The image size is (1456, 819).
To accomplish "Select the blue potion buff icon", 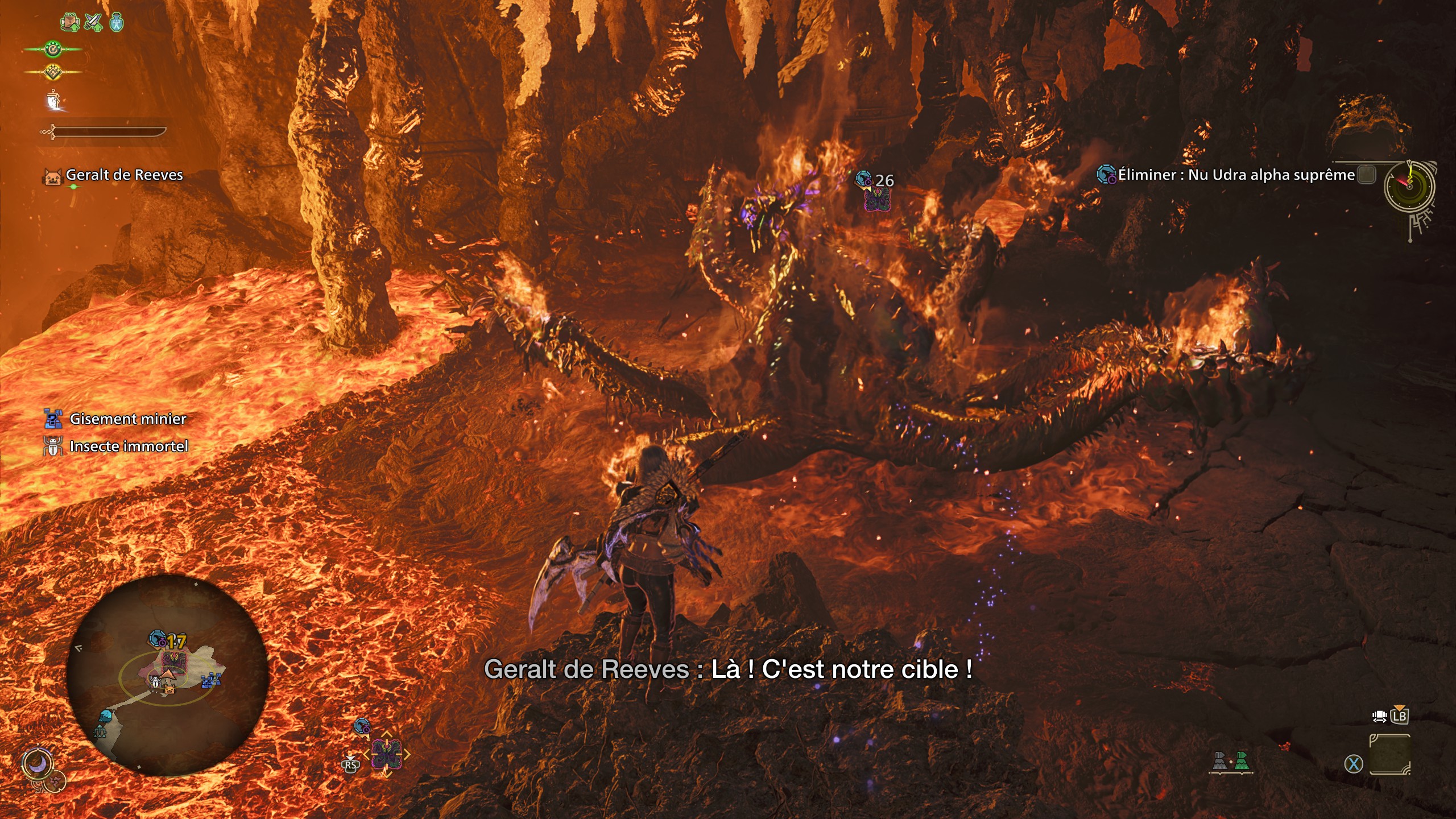I will [x=116, y=22].
